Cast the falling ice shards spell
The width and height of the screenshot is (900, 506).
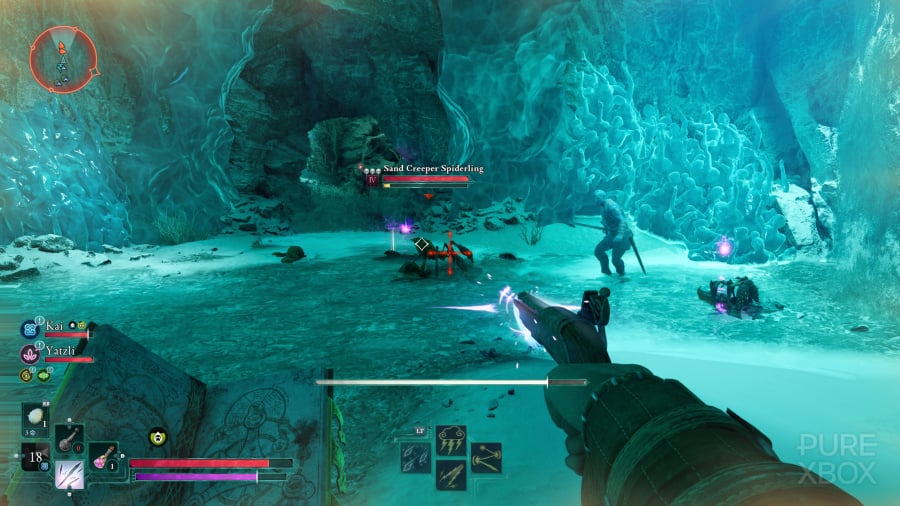click(x=416, y=457)
